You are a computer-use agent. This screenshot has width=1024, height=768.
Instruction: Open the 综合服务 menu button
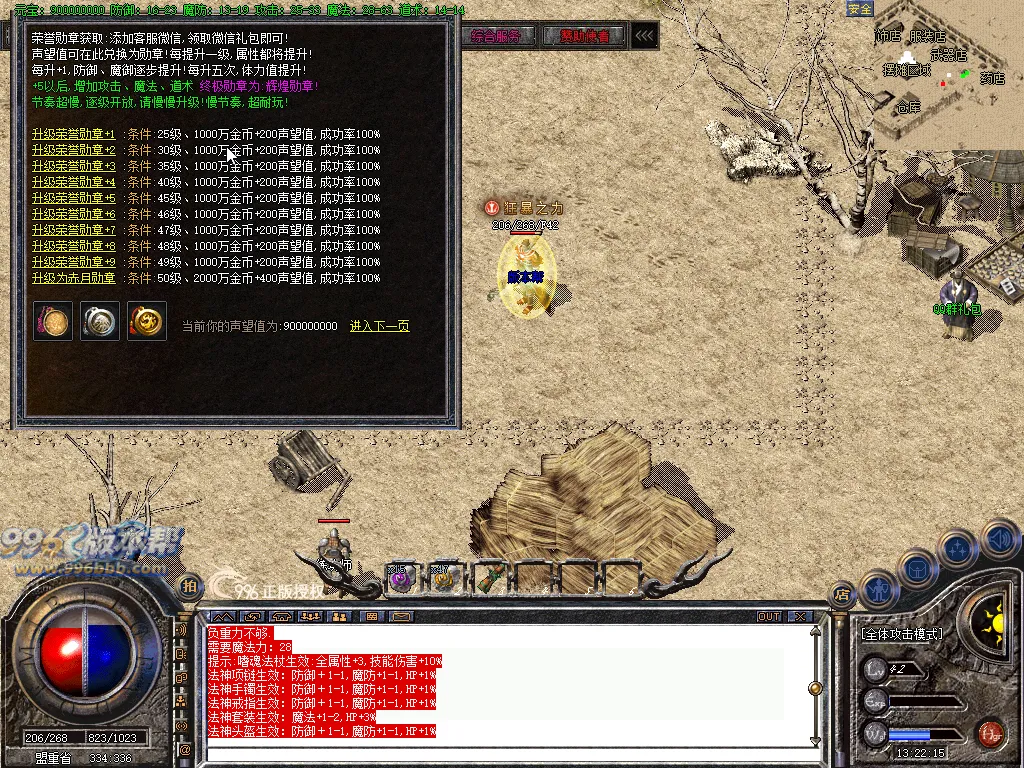click(x=497, y=36)
